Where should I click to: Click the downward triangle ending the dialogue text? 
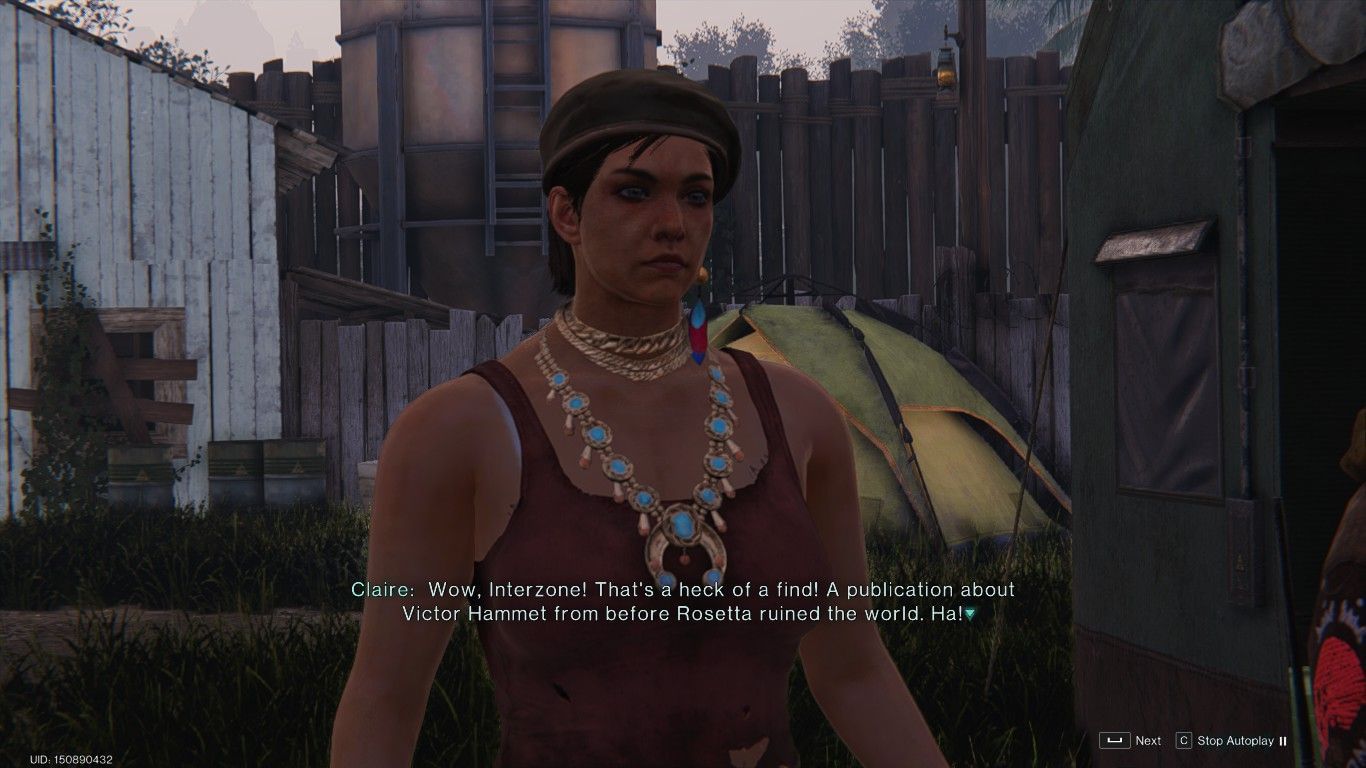click(x=970, y=613)
